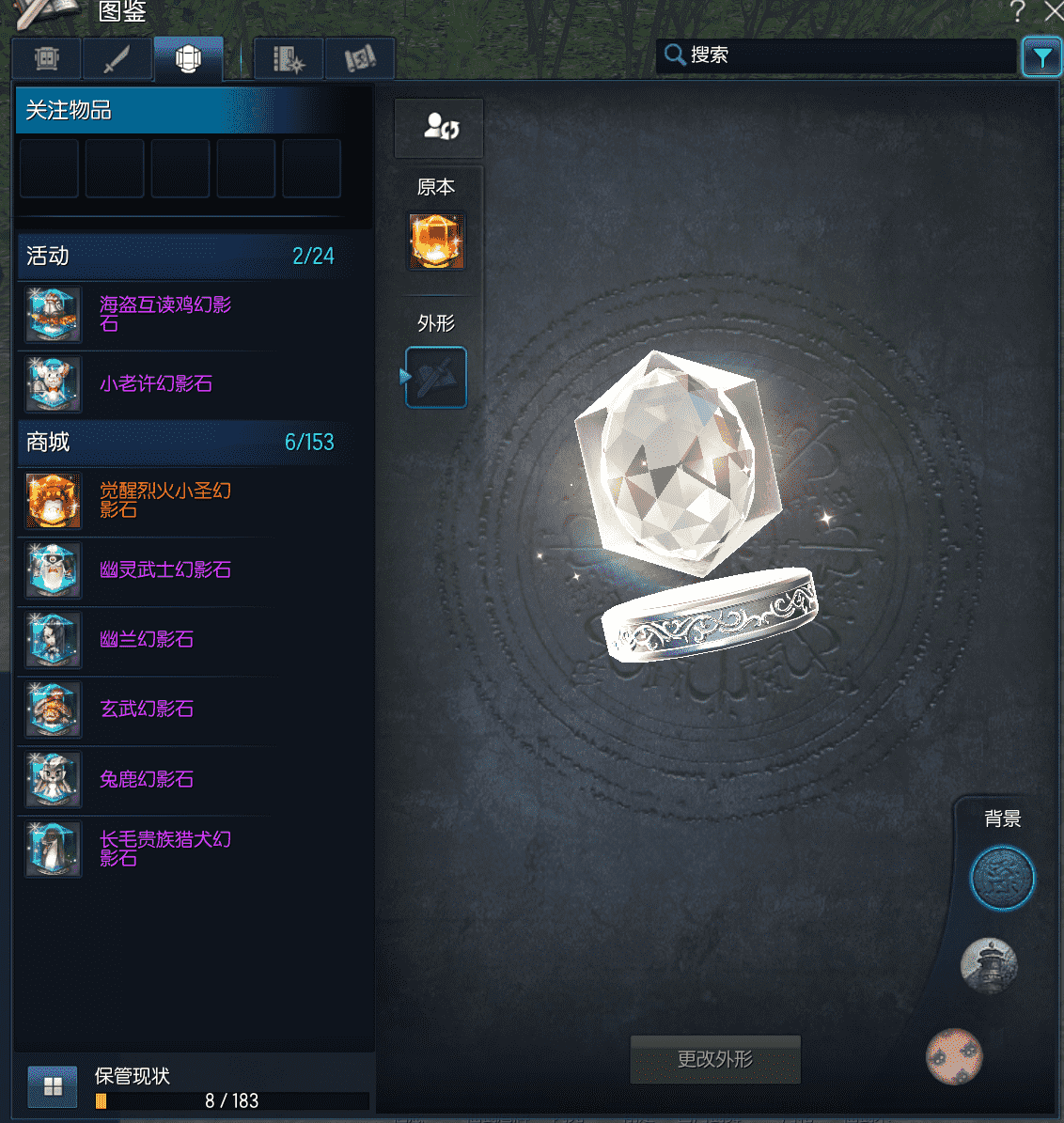Choose 兔鹿幻影石
The image size is (1064, 1123).
(147, 779)
